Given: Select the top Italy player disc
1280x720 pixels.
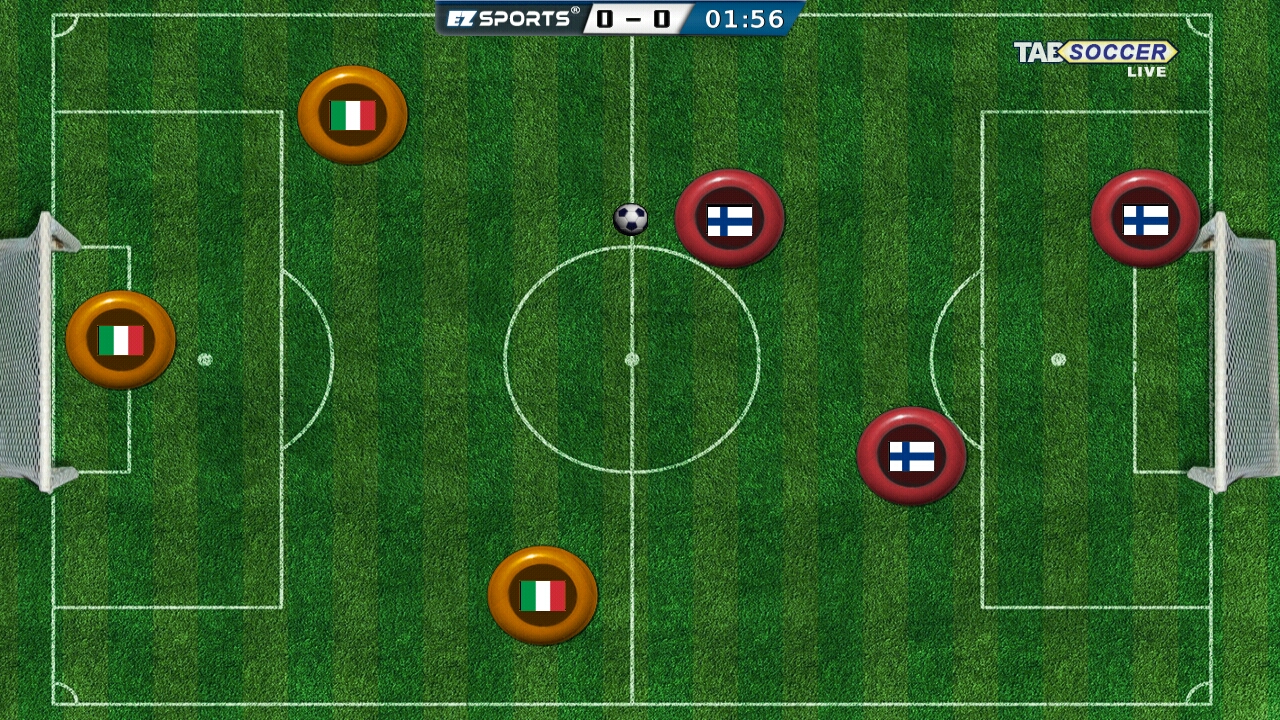Looking at the screenshot, I should click(351, 114).
